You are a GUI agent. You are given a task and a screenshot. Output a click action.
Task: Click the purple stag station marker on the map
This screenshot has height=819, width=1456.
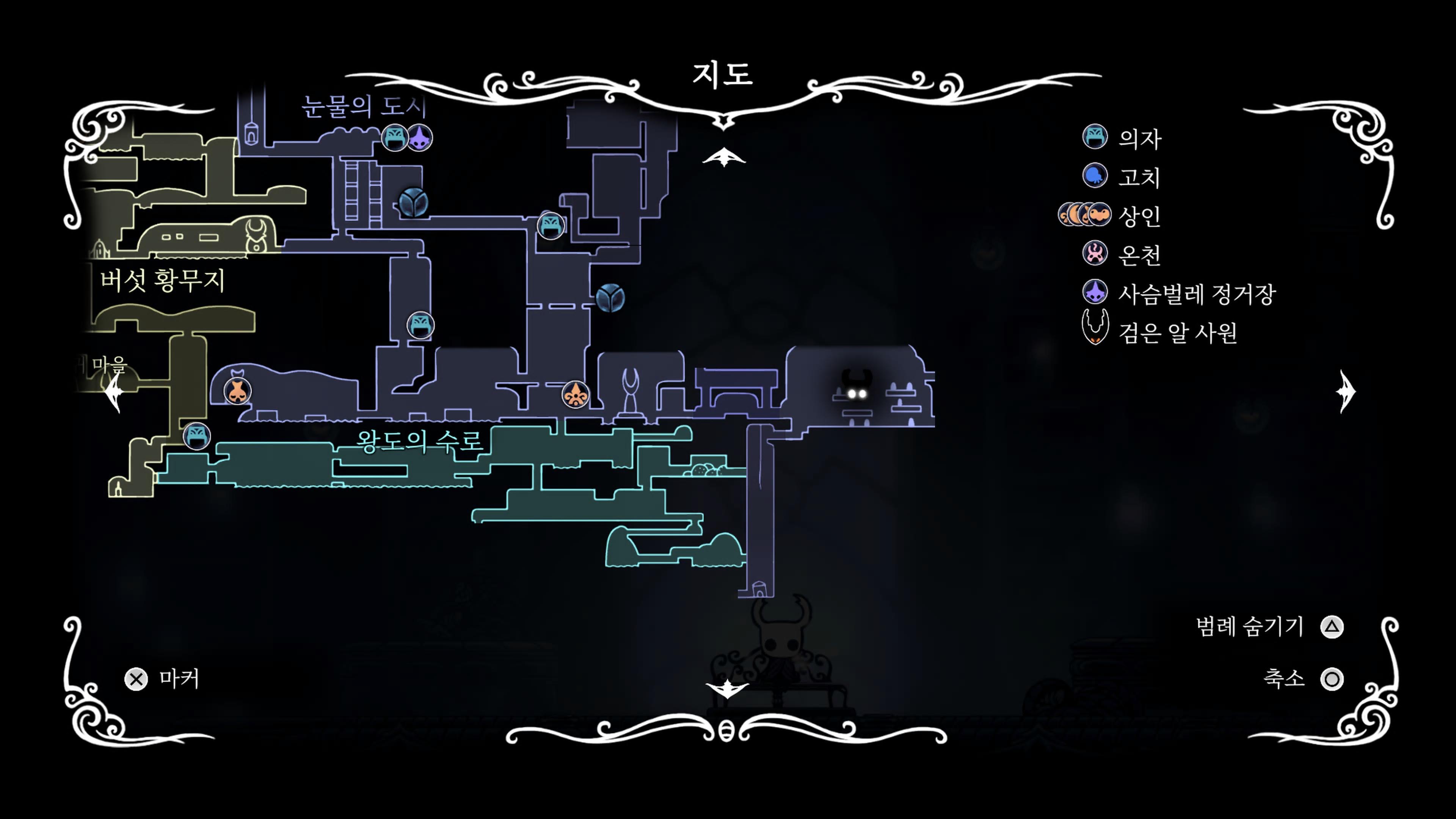pos(419,137)
